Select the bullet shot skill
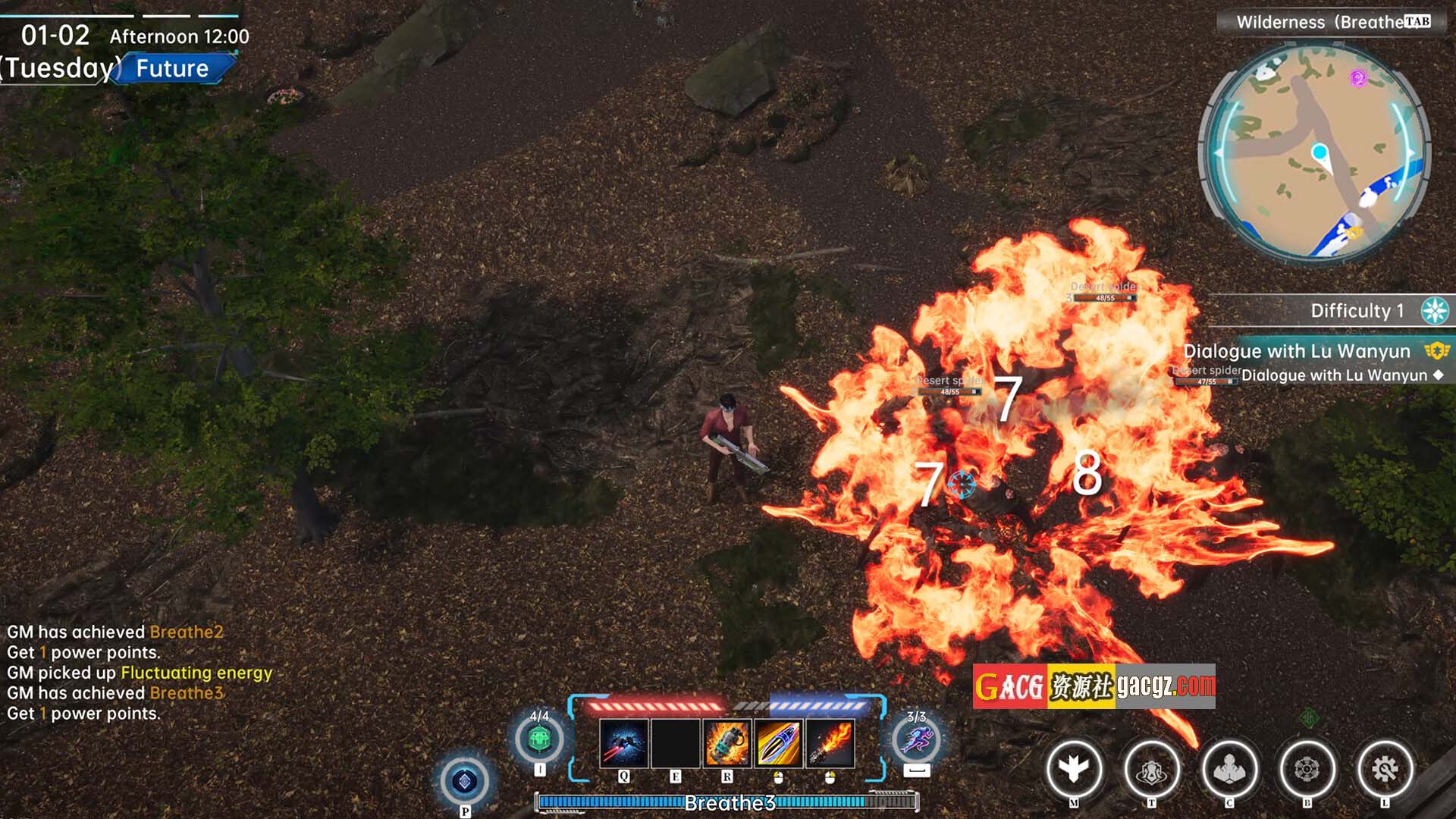The image size is (1456, 819). pyautogui.click(x=778, y=743)
